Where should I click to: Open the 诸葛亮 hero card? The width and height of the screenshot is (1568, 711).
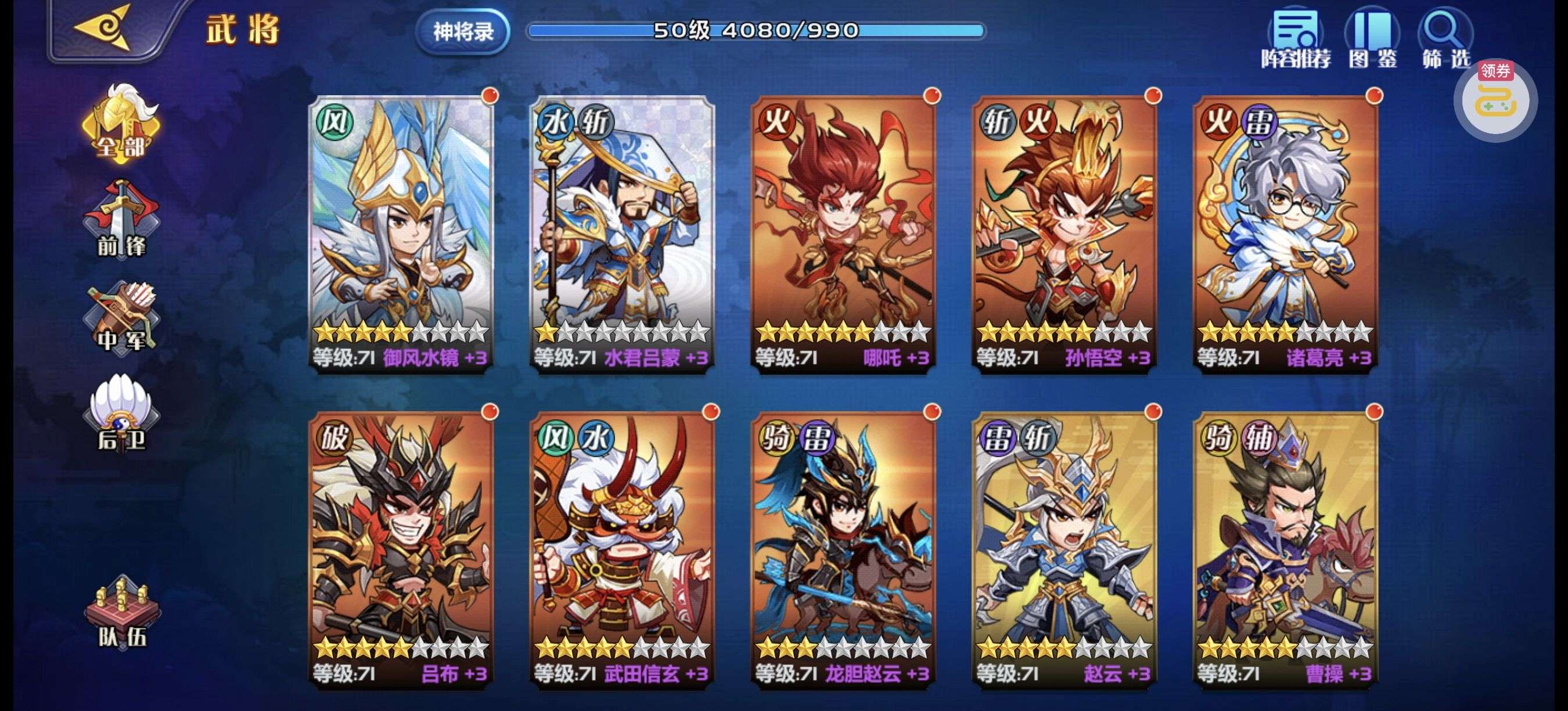tap(1286, 231)
